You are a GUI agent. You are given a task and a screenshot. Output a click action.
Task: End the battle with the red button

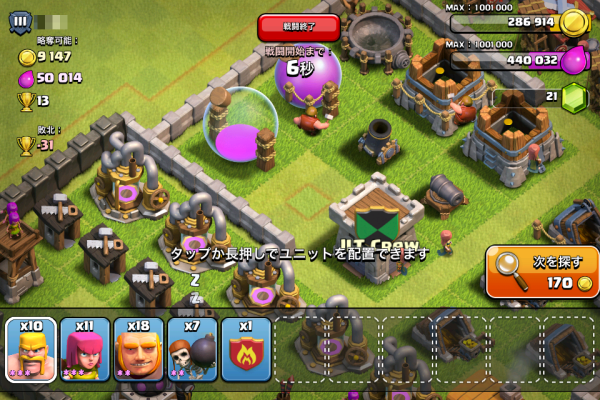[x=298, y=27]
